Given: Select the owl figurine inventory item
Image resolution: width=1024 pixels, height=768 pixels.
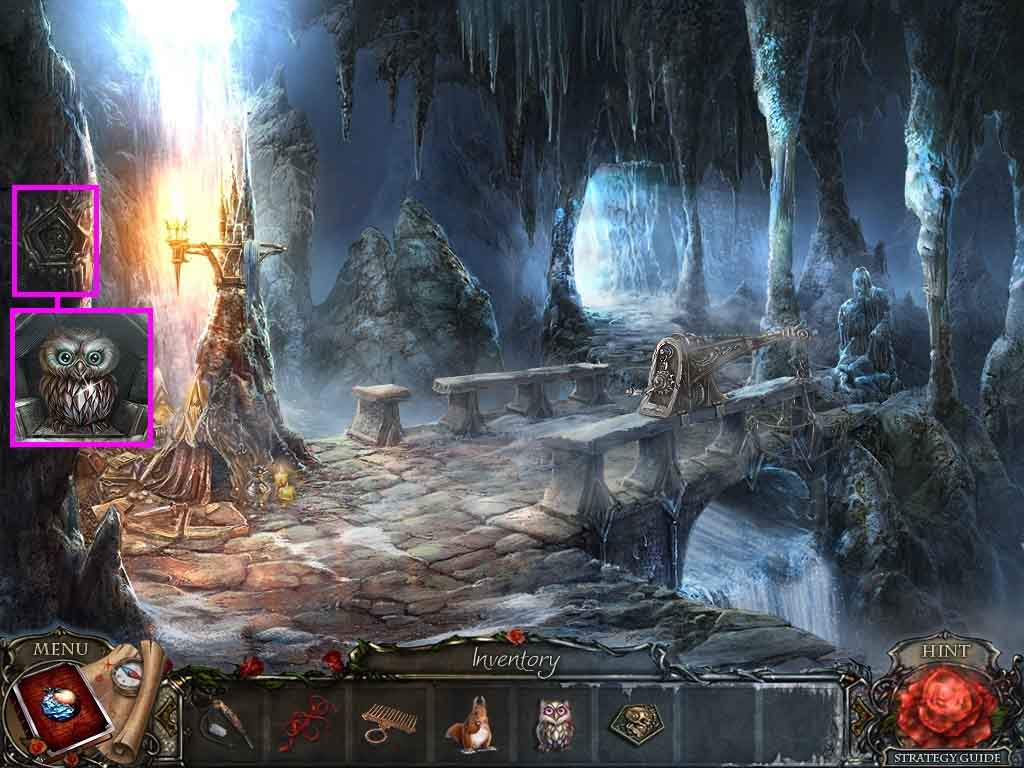Looking at the screenshot, I should (552, 722).
